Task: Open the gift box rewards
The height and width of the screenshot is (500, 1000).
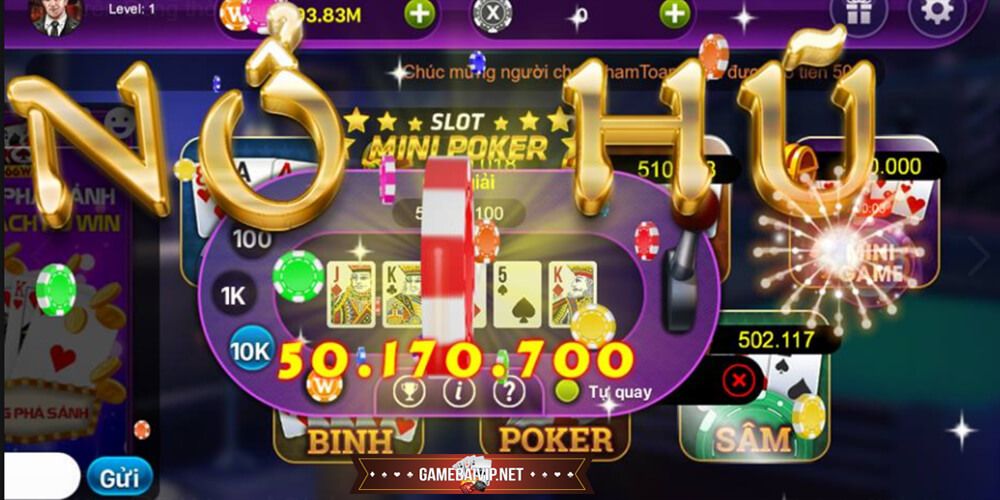Action: (x=859, y=14)
